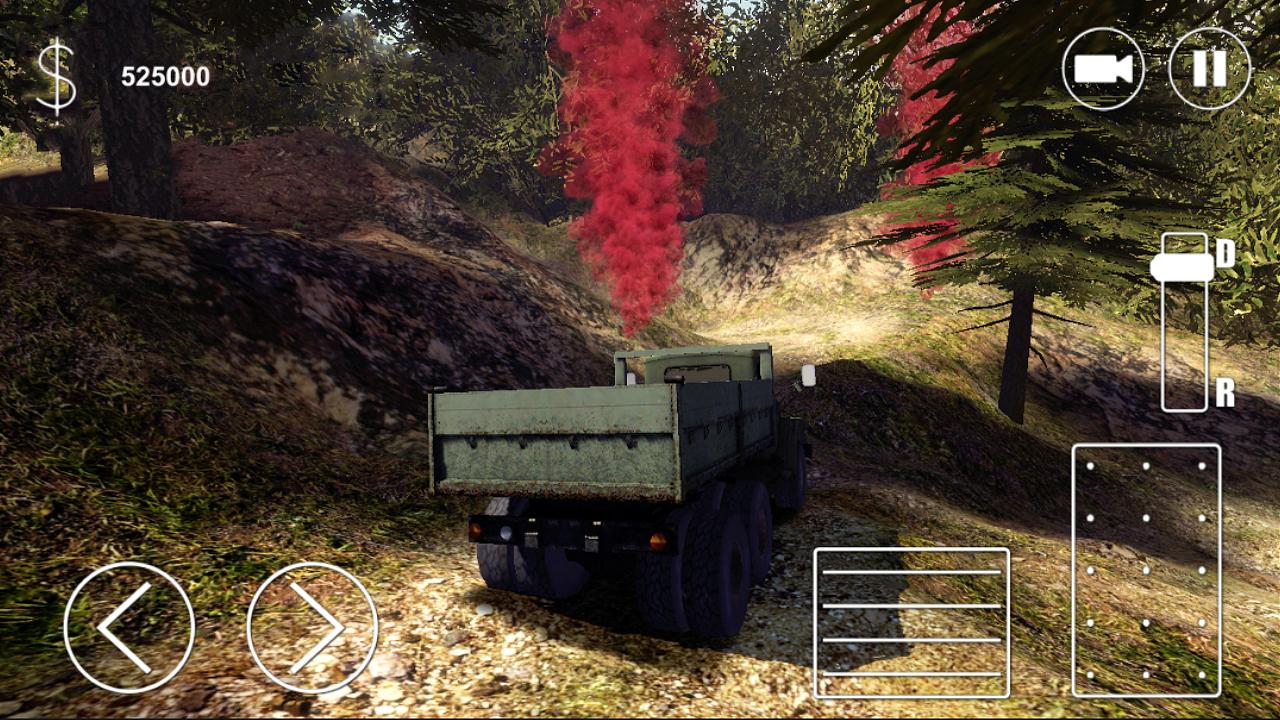Switch the camera view
1280x720 pixels.
[x=1103, y=69]
